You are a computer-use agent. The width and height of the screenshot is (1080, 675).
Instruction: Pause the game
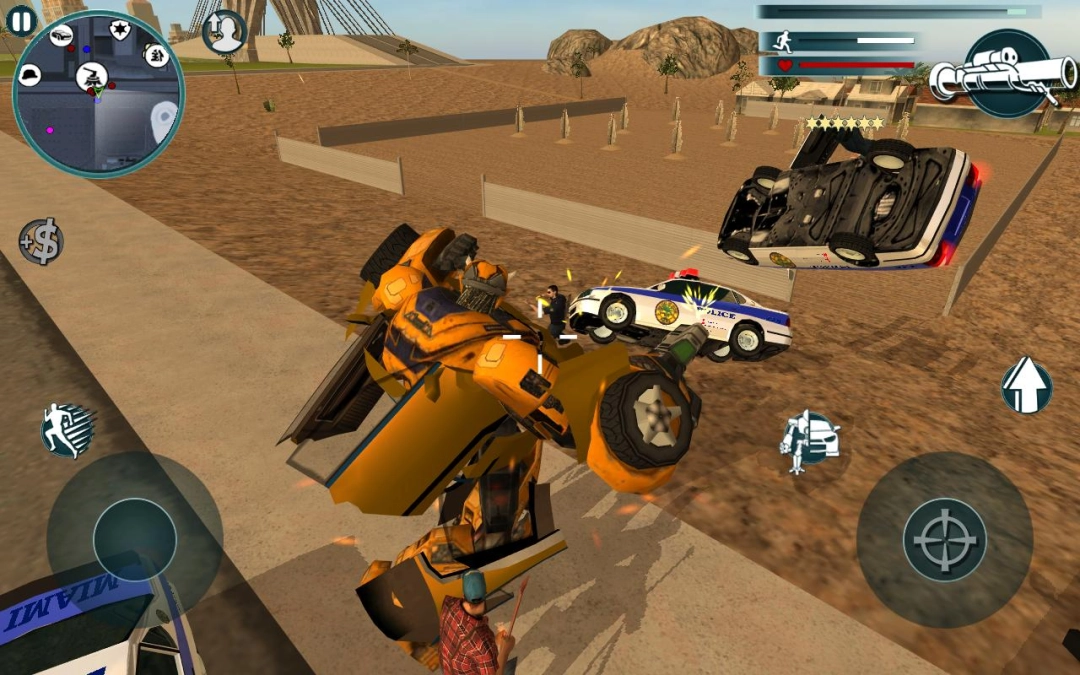(x=21, y=19)
